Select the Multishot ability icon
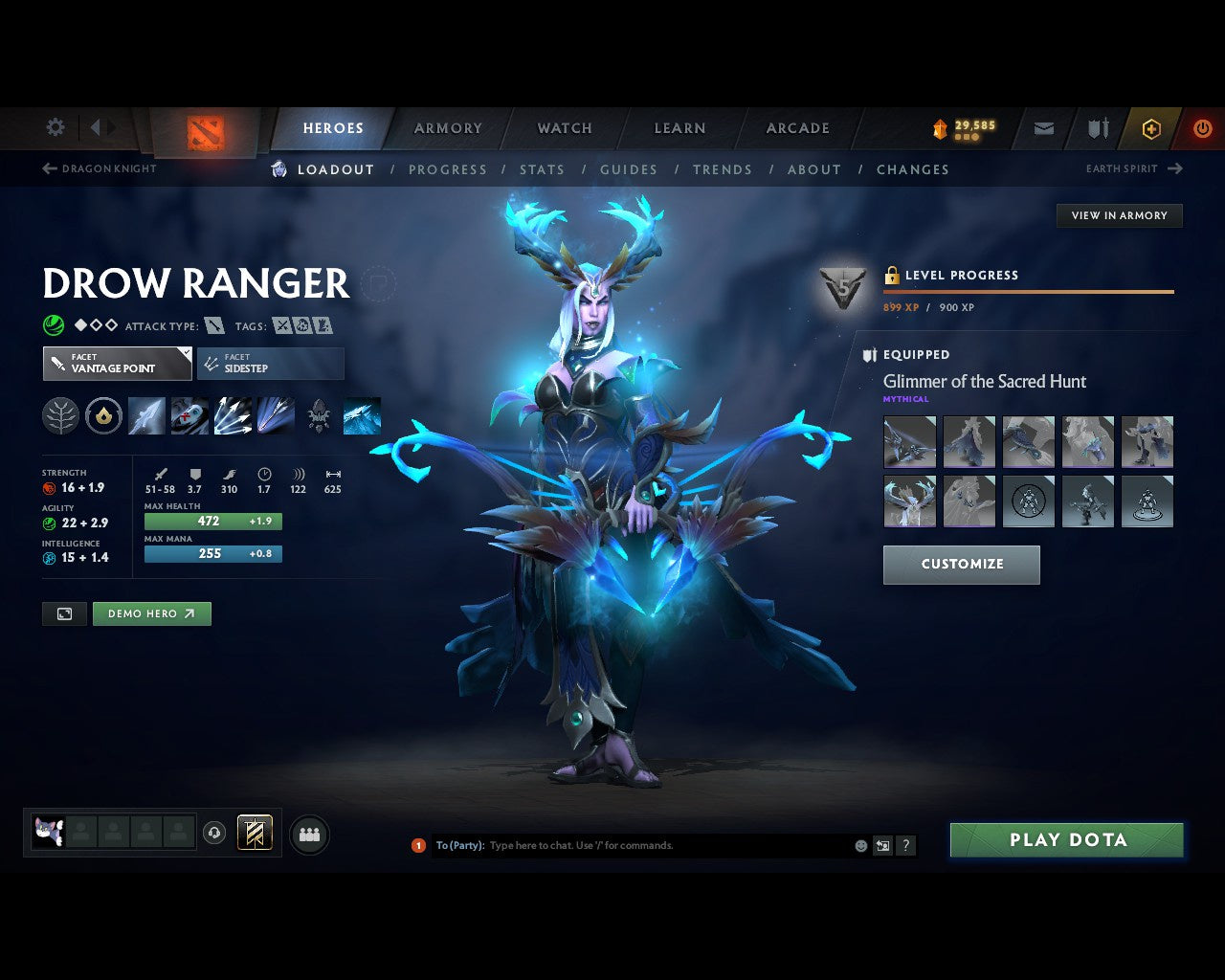Image resolution: width=1225 pixels, height=980 pixels. [x=231, y=415]
